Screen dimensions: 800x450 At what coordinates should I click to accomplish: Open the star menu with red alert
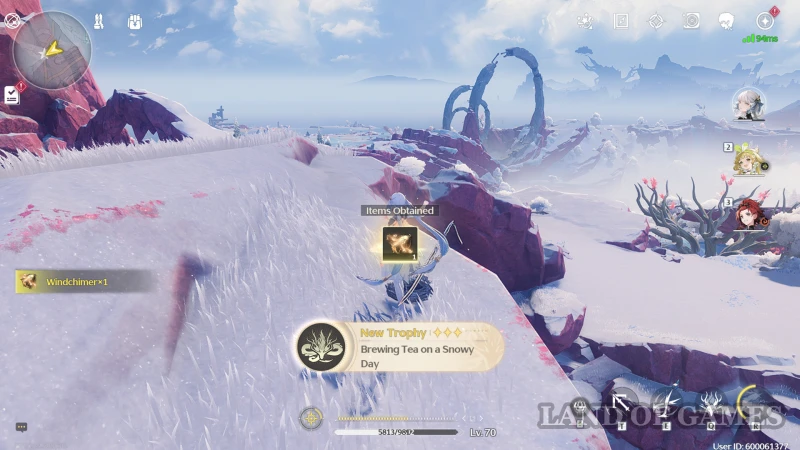(765, 21)
